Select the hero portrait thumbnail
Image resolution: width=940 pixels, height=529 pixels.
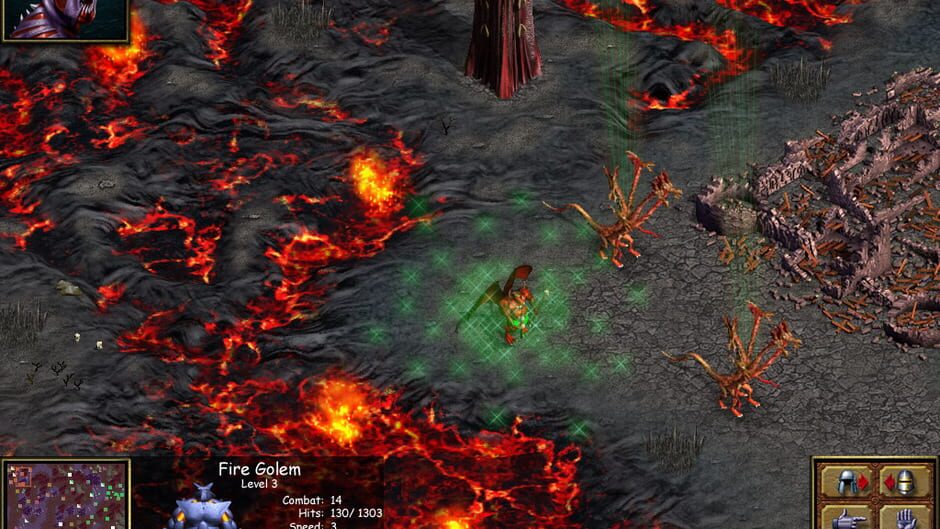pyautogui.click(x=66, y=18)
